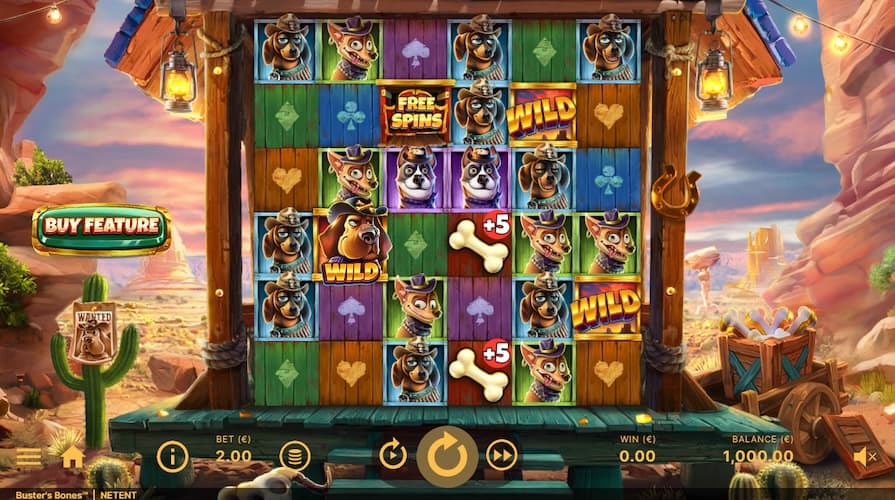
Task: Spin the reels with the big spin button
Action: (447, 456)
